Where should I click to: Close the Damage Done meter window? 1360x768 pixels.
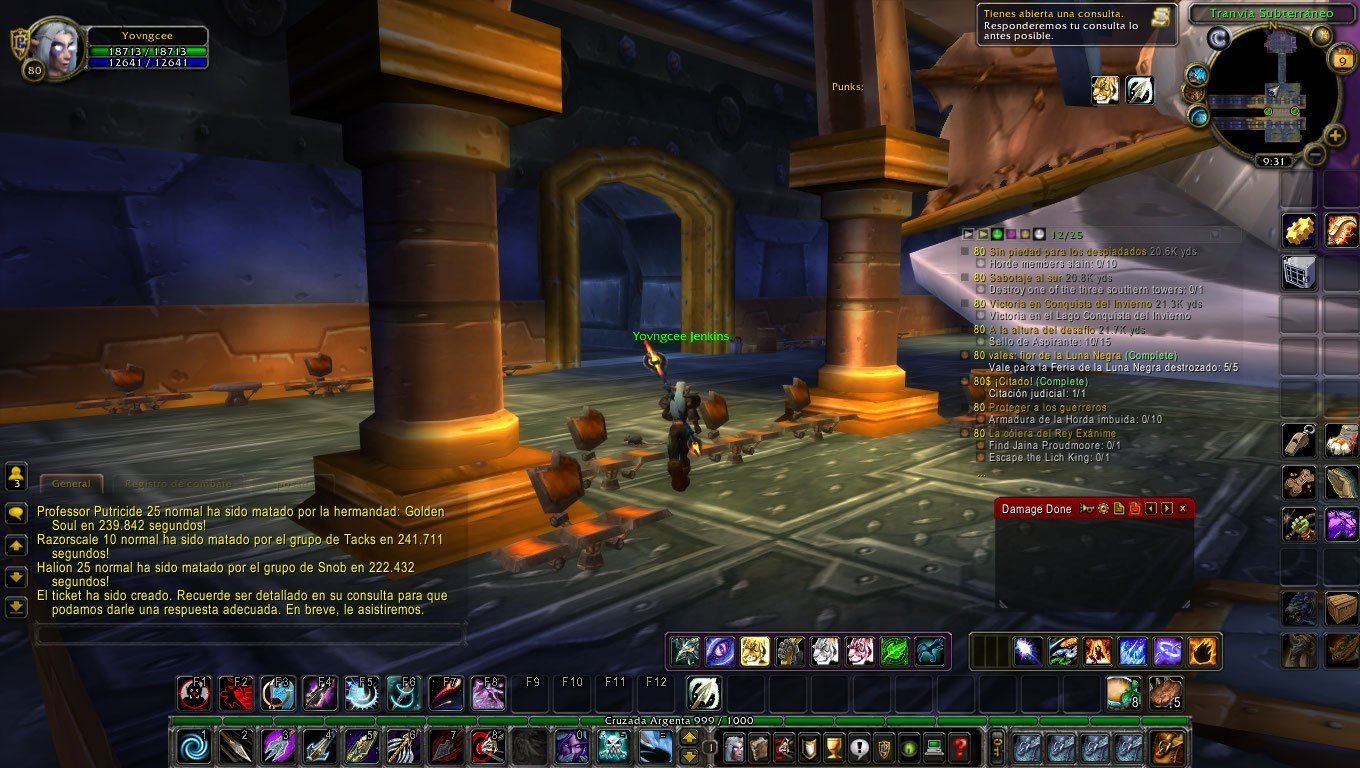click(x=1183, y=509)
